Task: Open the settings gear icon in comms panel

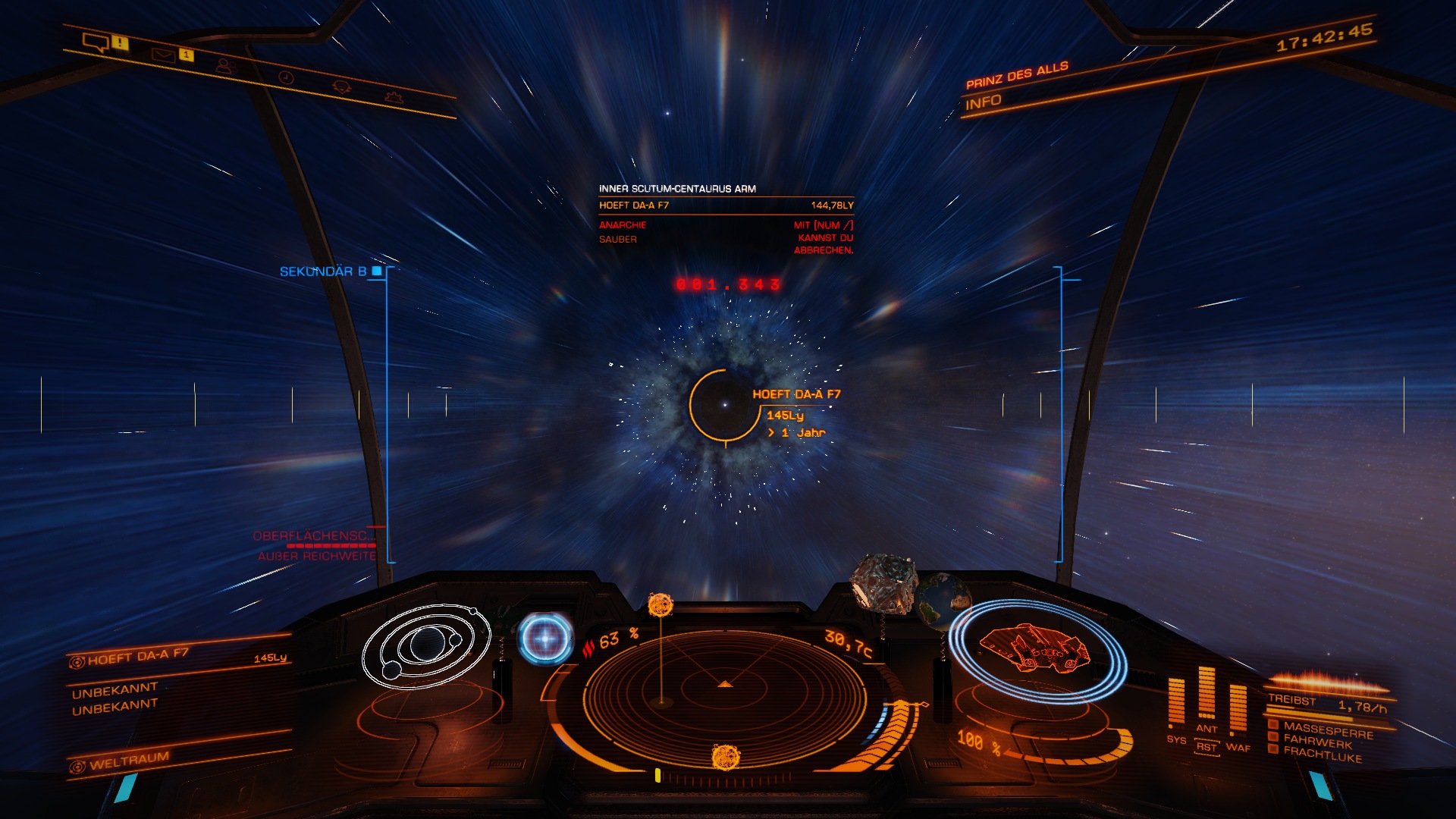Action: click(x=394, y=96)
